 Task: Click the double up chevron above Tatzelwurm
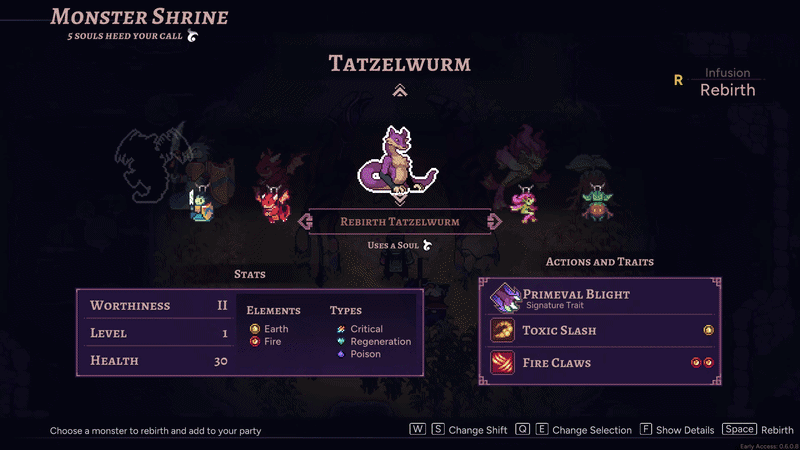(399, 91)
